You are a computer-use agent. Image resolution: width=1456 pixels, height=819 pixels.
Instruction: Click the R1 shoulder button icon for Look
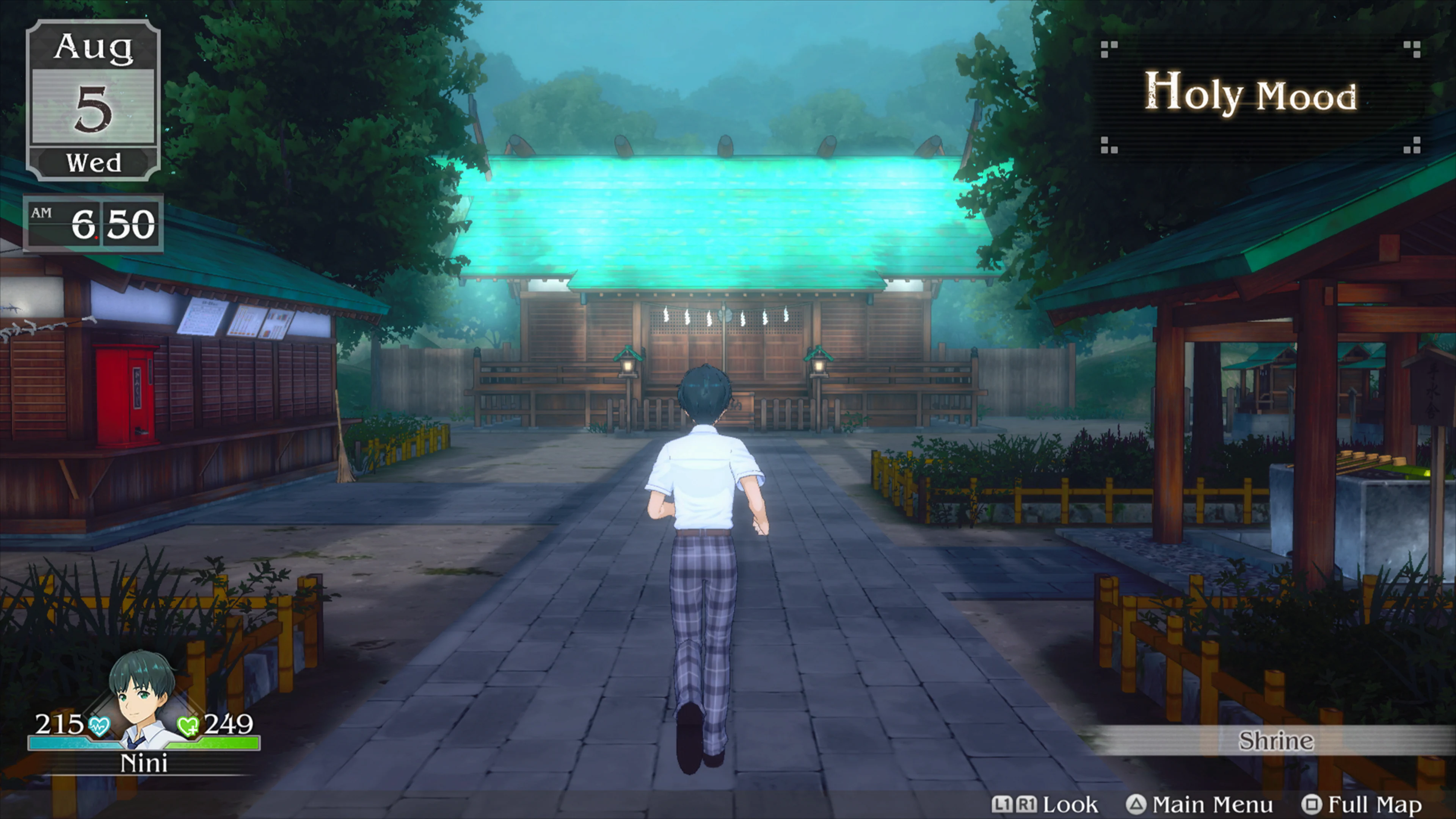point(1028,804)
